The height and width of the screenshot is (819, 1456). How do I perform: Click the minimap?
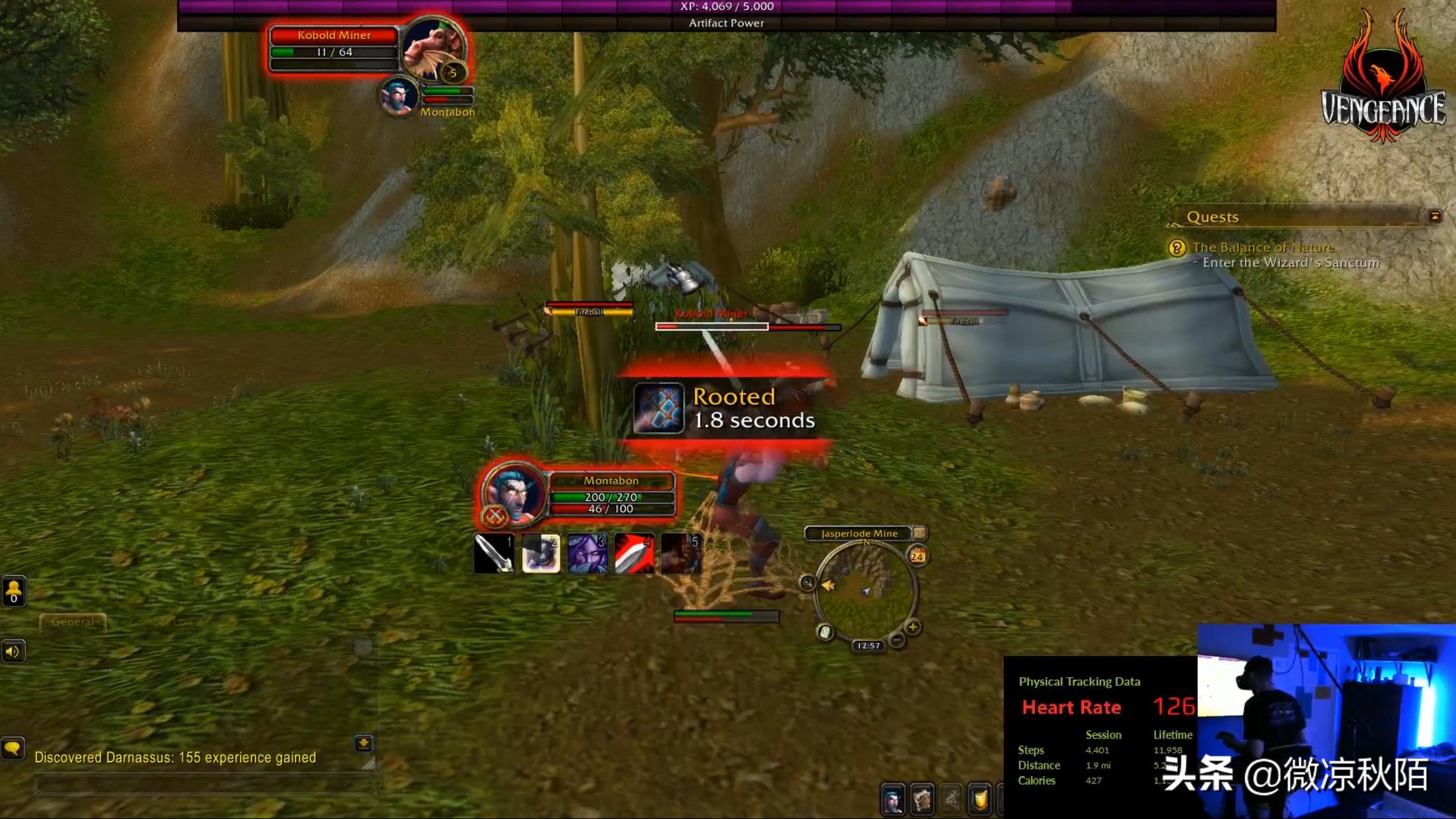[865, 590]
